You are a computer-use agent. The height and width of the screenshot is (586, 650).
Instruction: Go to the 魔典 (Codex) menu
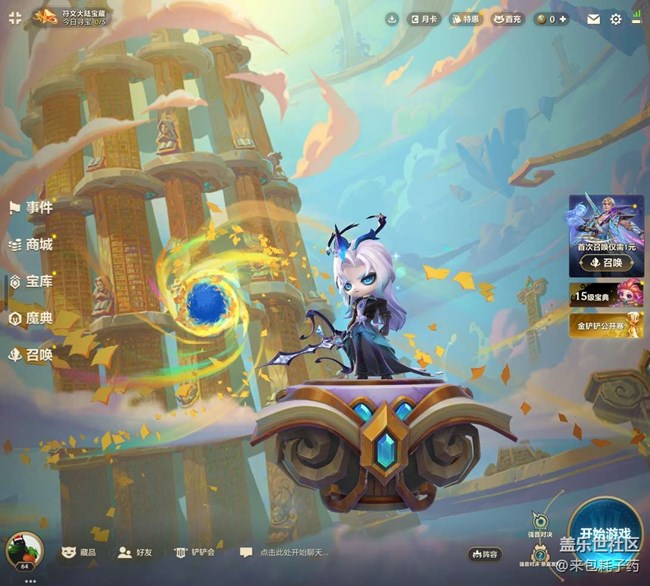pos(31,318)
